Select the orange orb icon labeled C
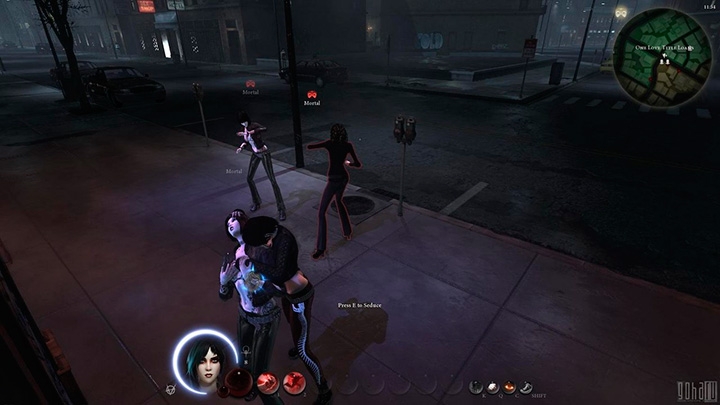 point(509,386)
